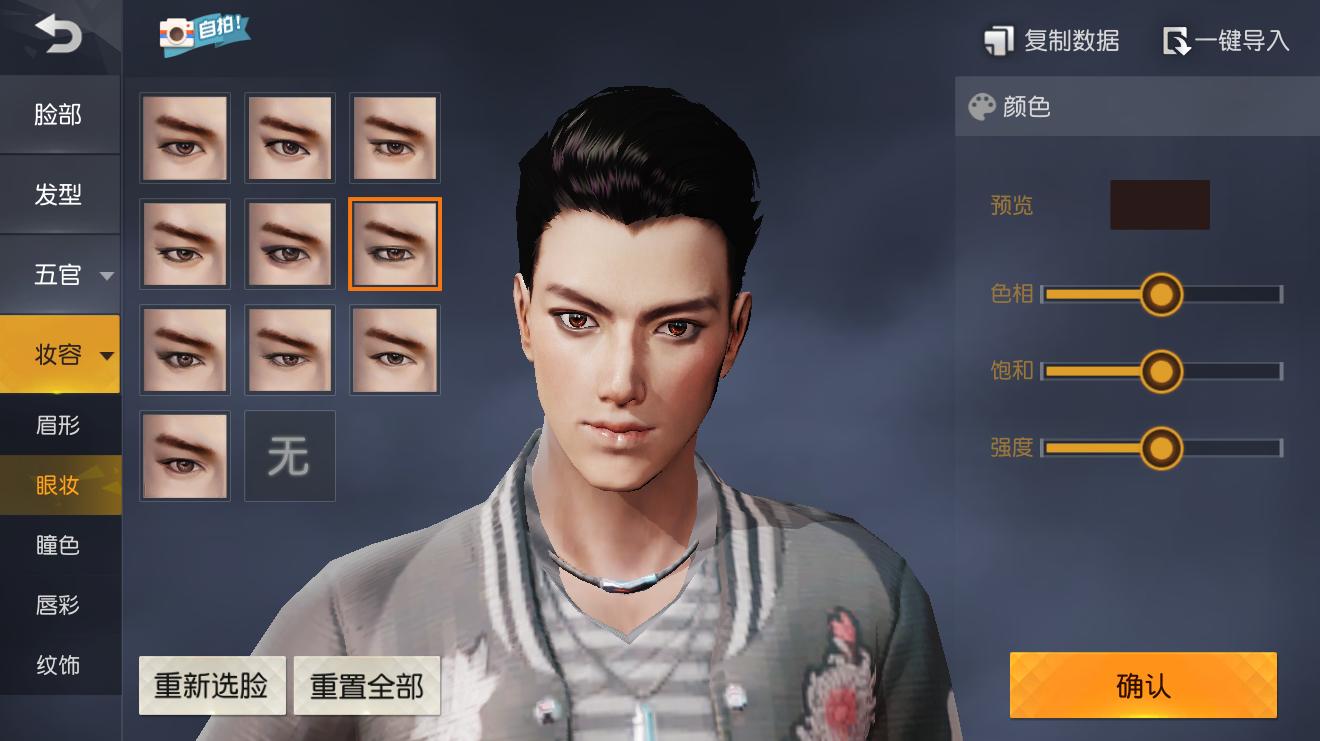1320x741 pixels.
Task: Click the 强度 intensity slider handle
Action: click(1160, 448)
